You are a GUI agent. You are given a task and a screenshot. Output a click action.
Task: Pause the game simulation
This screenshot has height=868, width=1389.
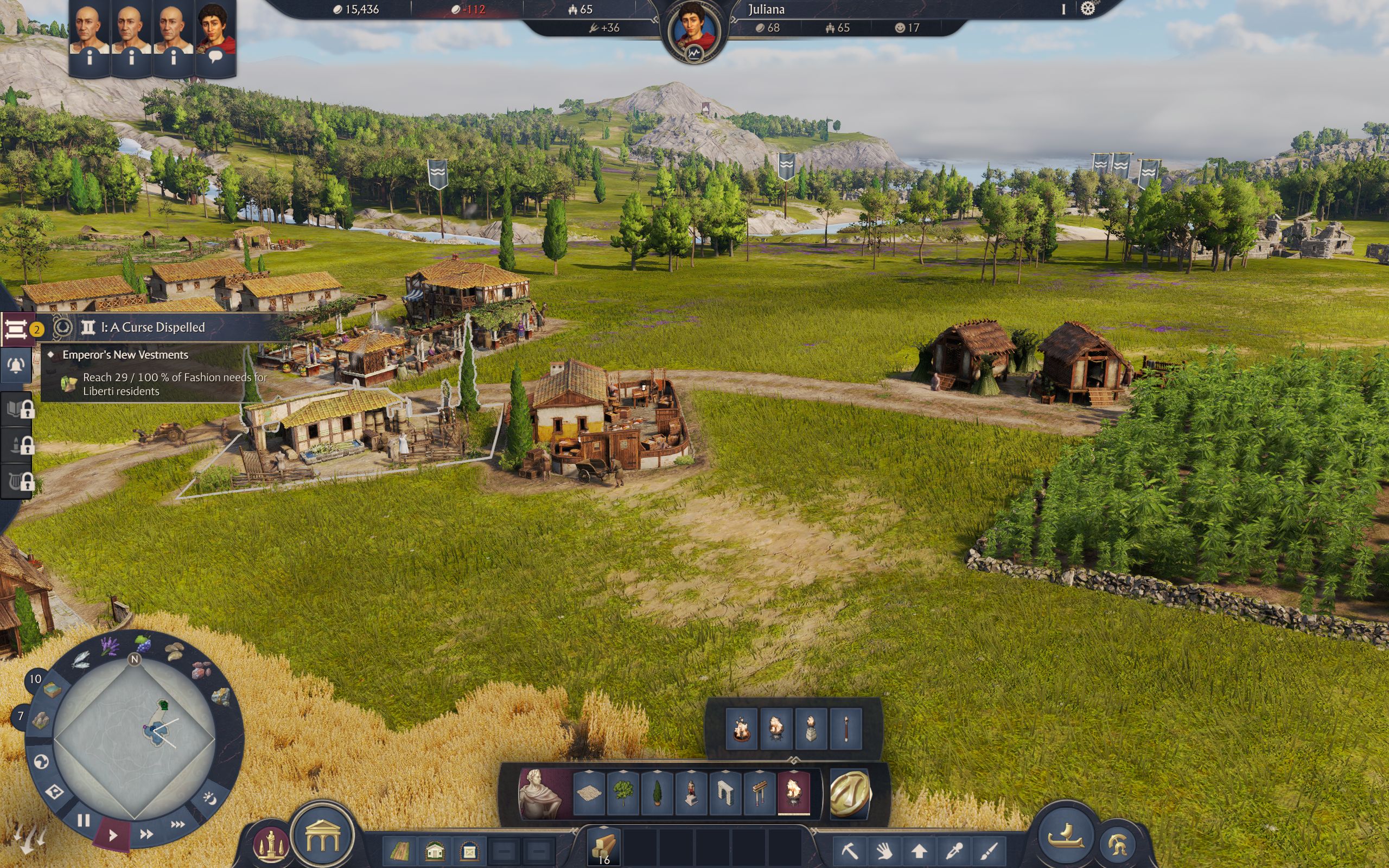click(x=84, y=820)
